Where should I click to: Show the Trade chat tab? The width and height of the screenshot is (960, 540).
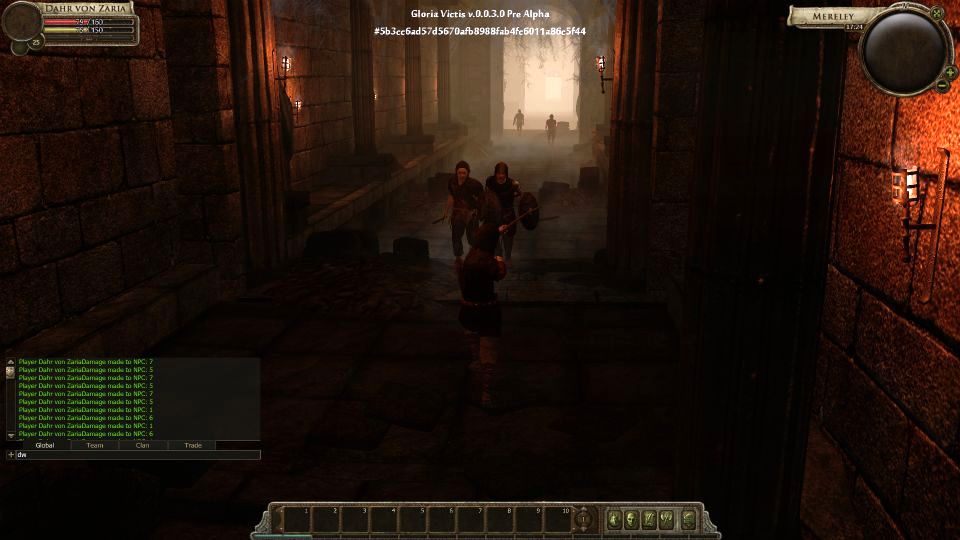[192, 445]
